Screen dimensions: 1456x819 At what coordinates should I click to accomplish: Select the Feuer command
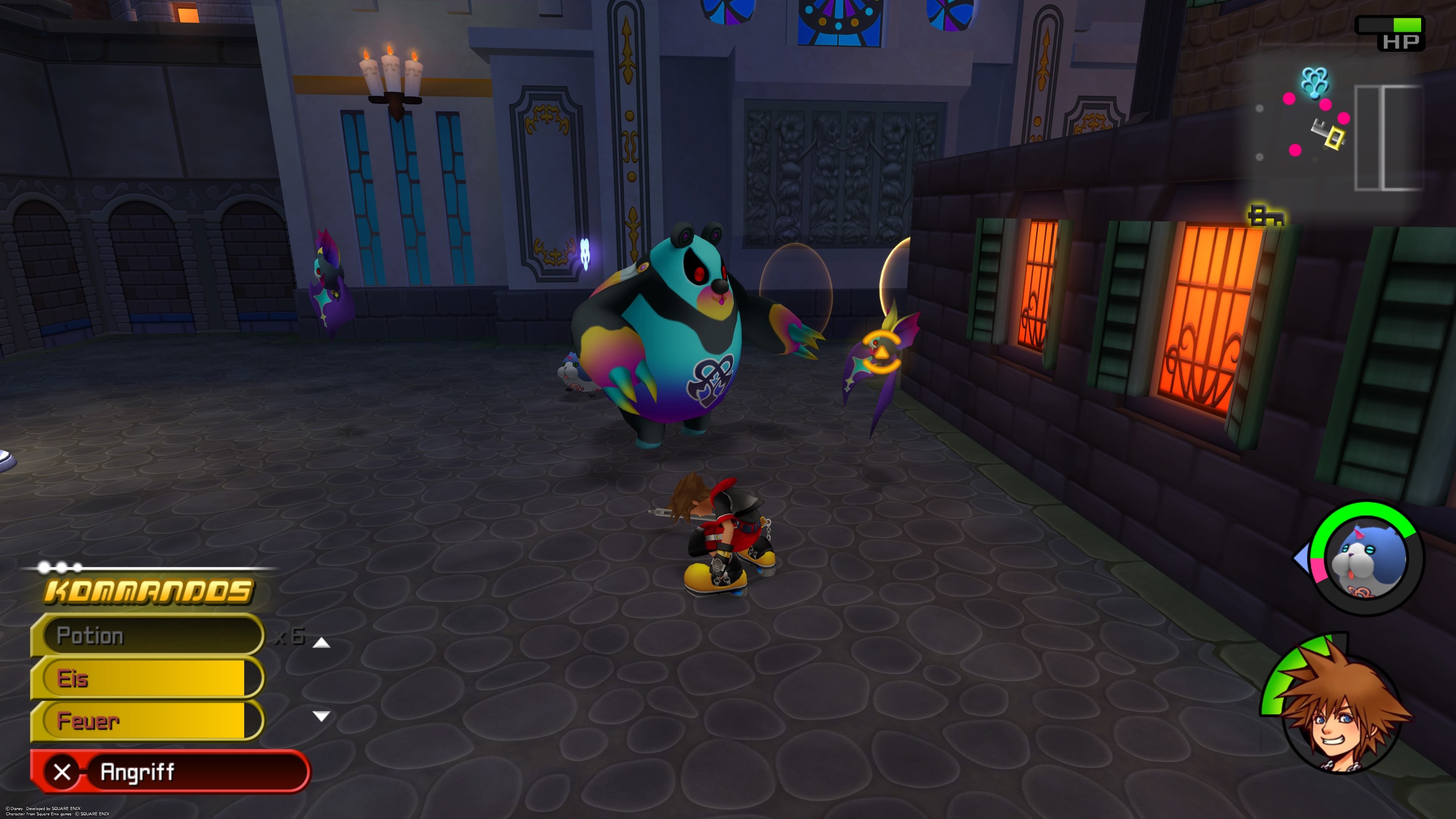point(141,722)
